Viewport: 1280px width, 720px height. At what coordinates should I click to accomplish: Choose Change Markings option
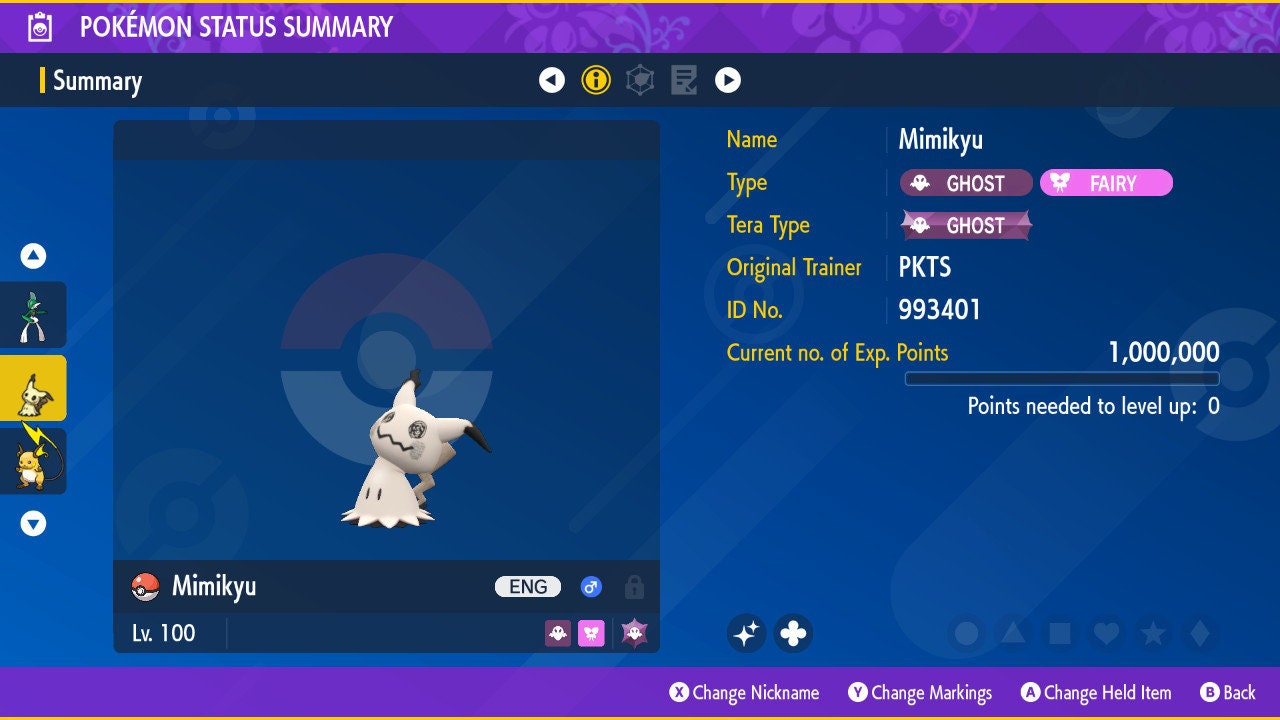pyautogui.click(x=920, y=692)
